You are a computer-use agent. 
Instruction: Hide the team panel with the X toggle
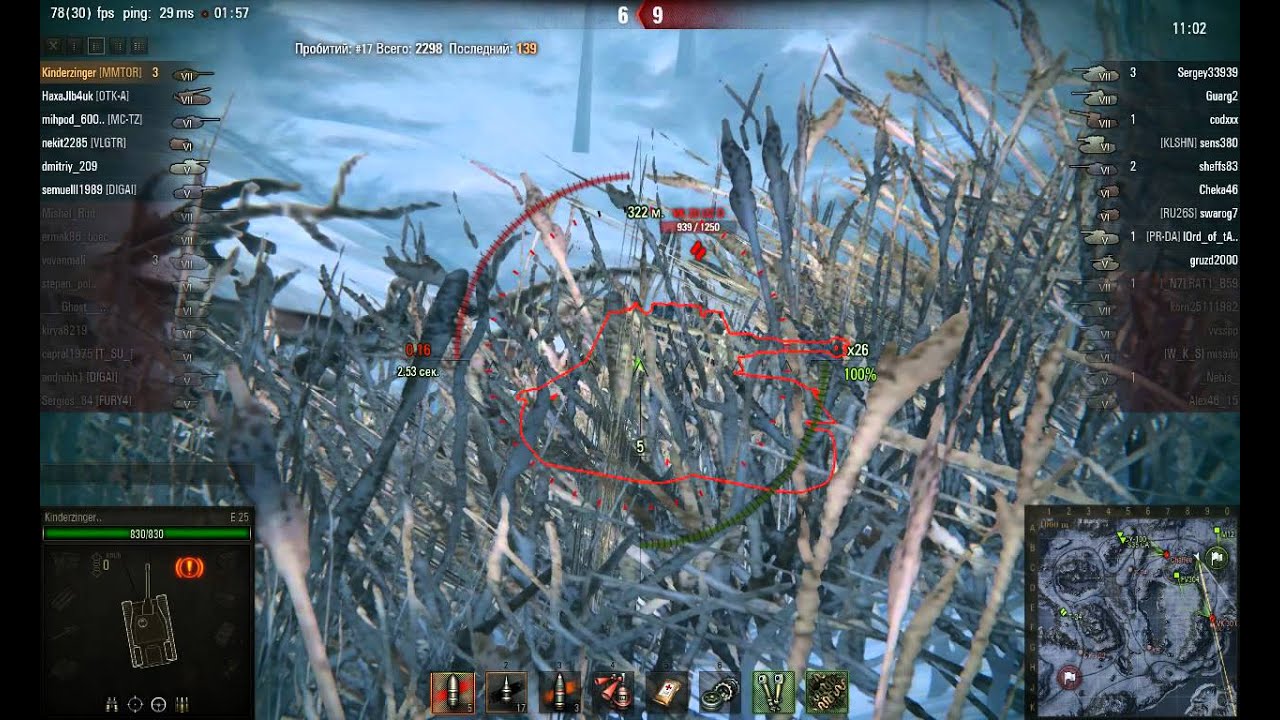54,45
